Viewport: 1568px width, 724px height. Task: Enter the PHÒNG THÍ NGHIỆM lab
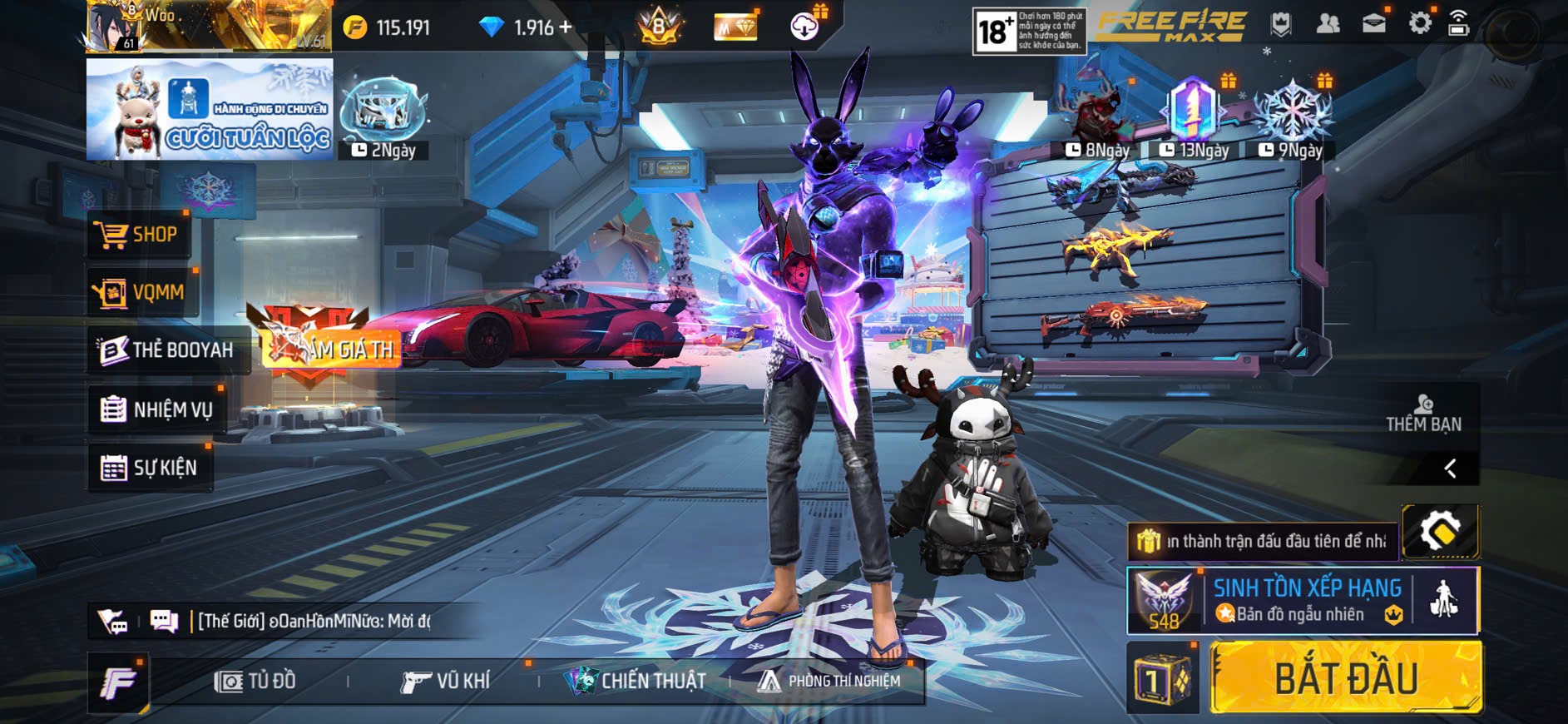tap(829, 682)
